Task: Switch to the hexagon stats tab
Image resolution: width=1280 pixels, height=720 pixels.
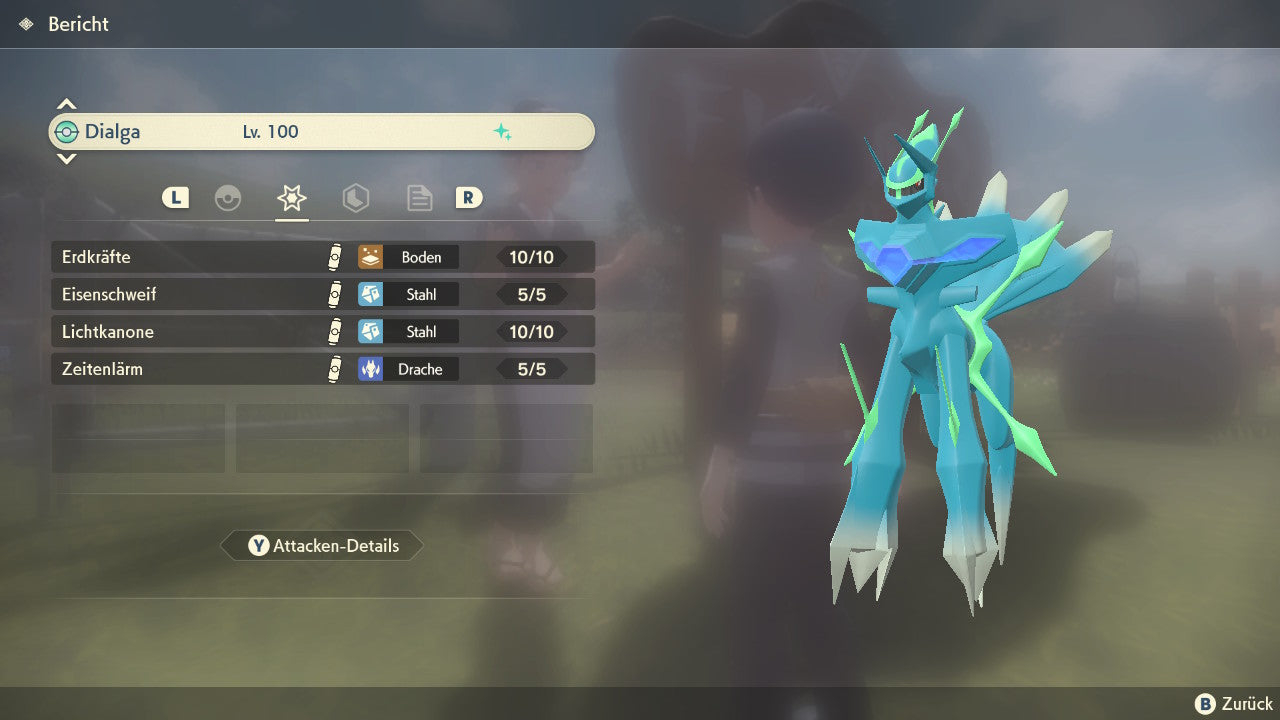Action: point(355,198)
